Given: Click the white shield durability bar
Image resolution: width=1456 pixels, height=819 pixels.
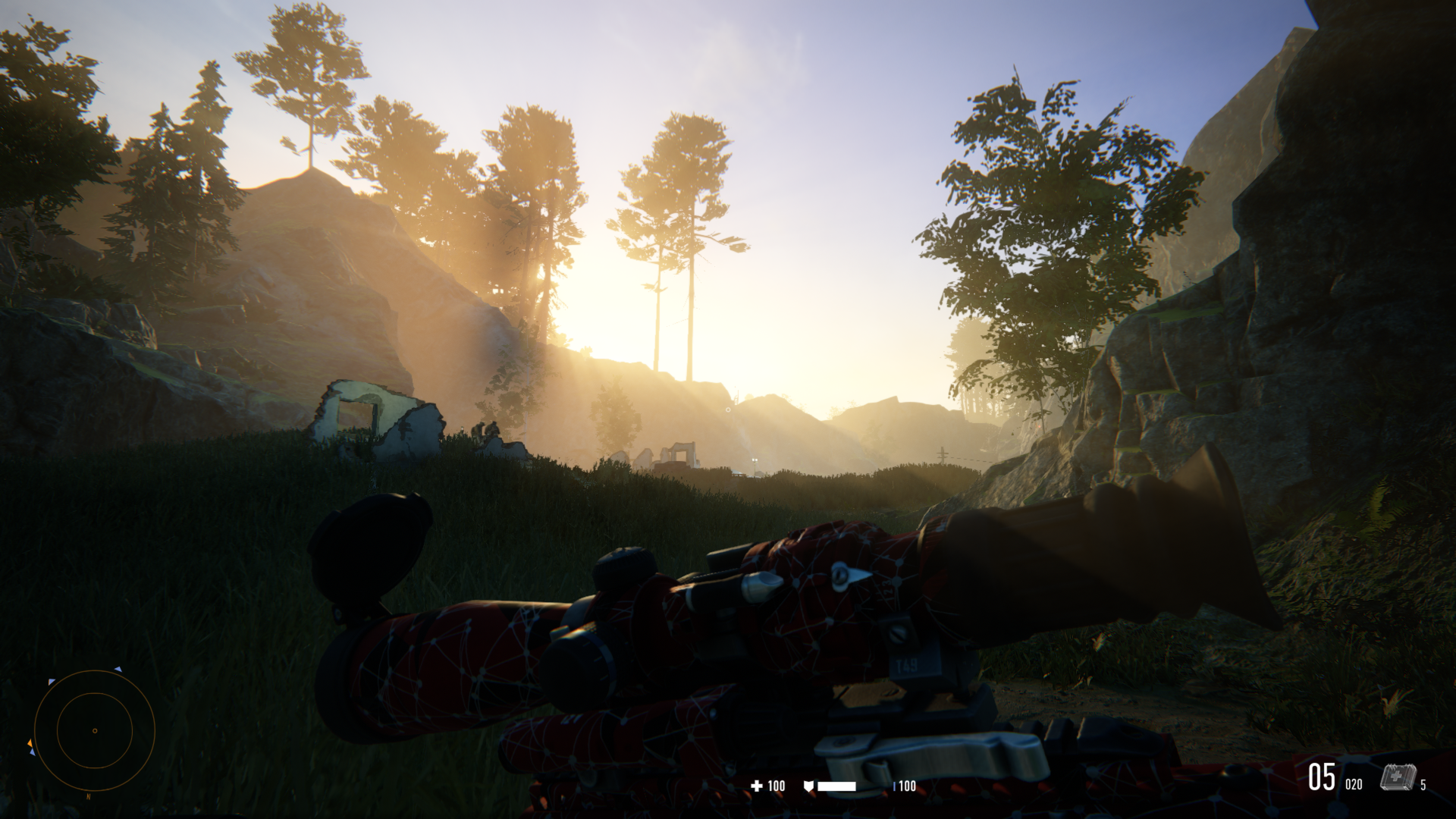Looking at the screenshot, I should click(836, 786).
